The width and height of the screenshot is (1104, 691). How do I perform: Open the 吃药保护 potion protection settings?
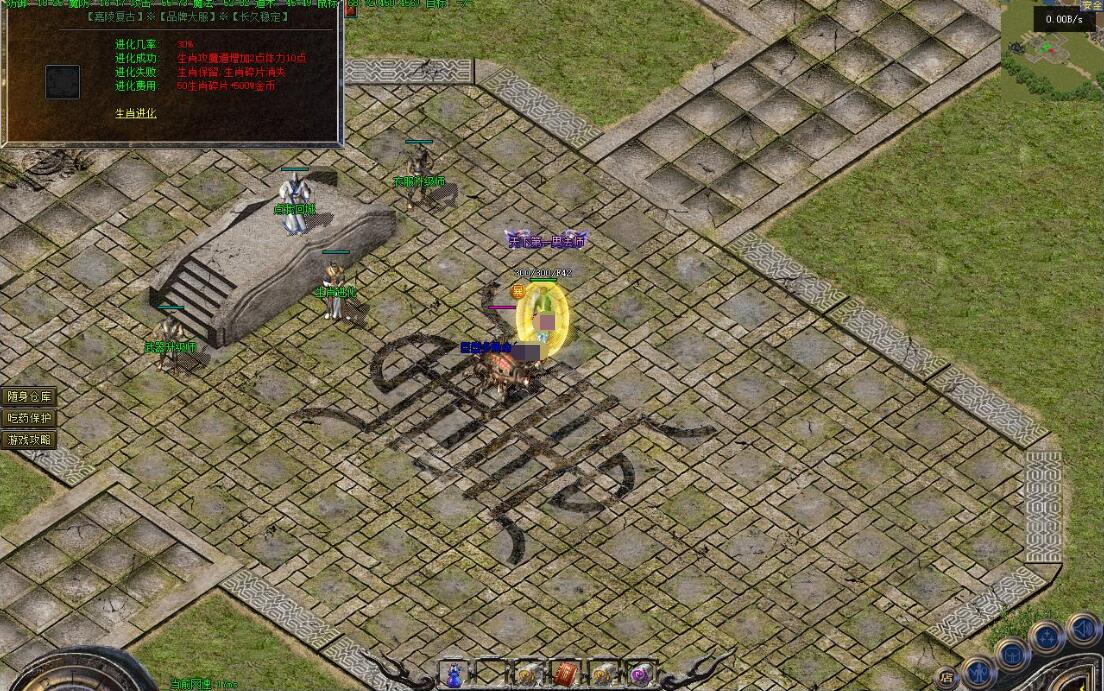pyautogui.click(x=29, y=418)
